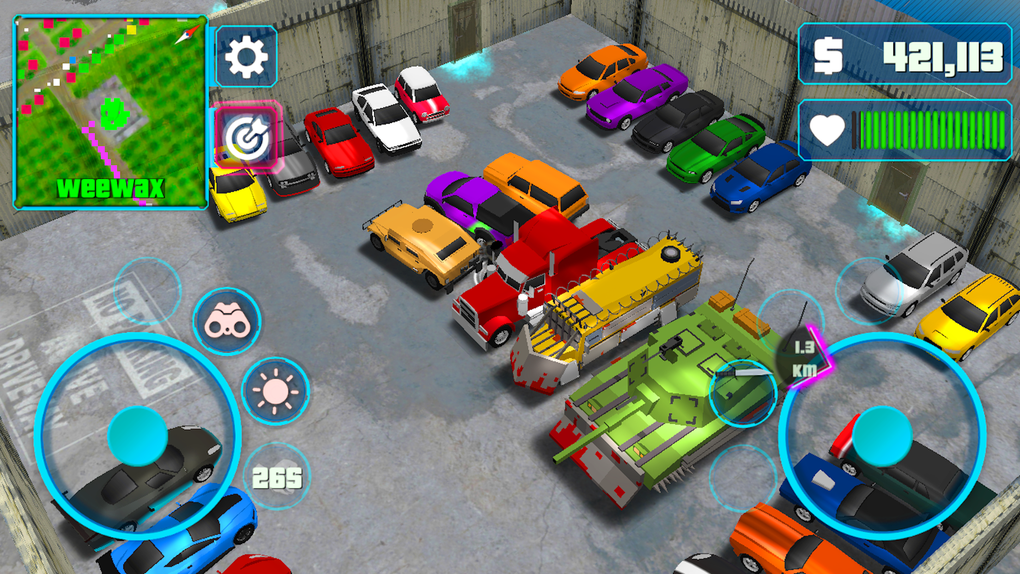Viewport: 1020px width, 574px height.
Task: Open the settings gear menu
Action: click(x=246, y=57)
